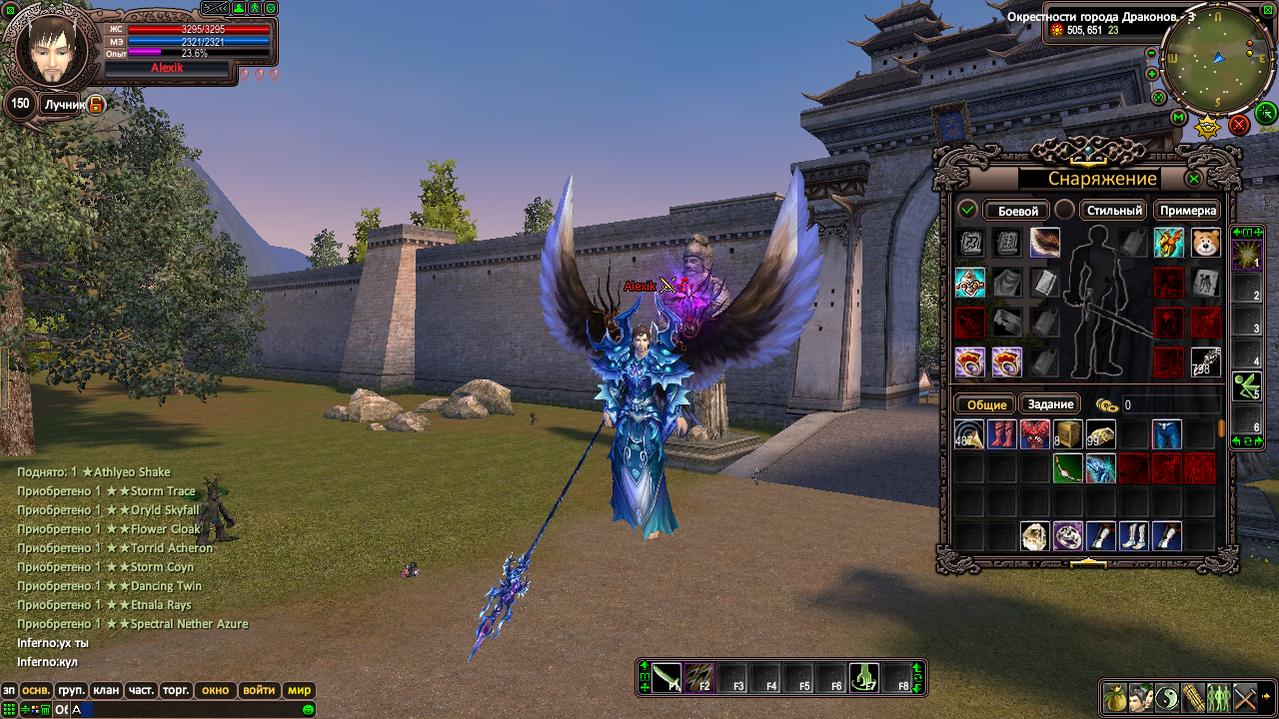Open the world map with the M button
This screenshot has height=719, width=1279.
[x=1178, y=117]
